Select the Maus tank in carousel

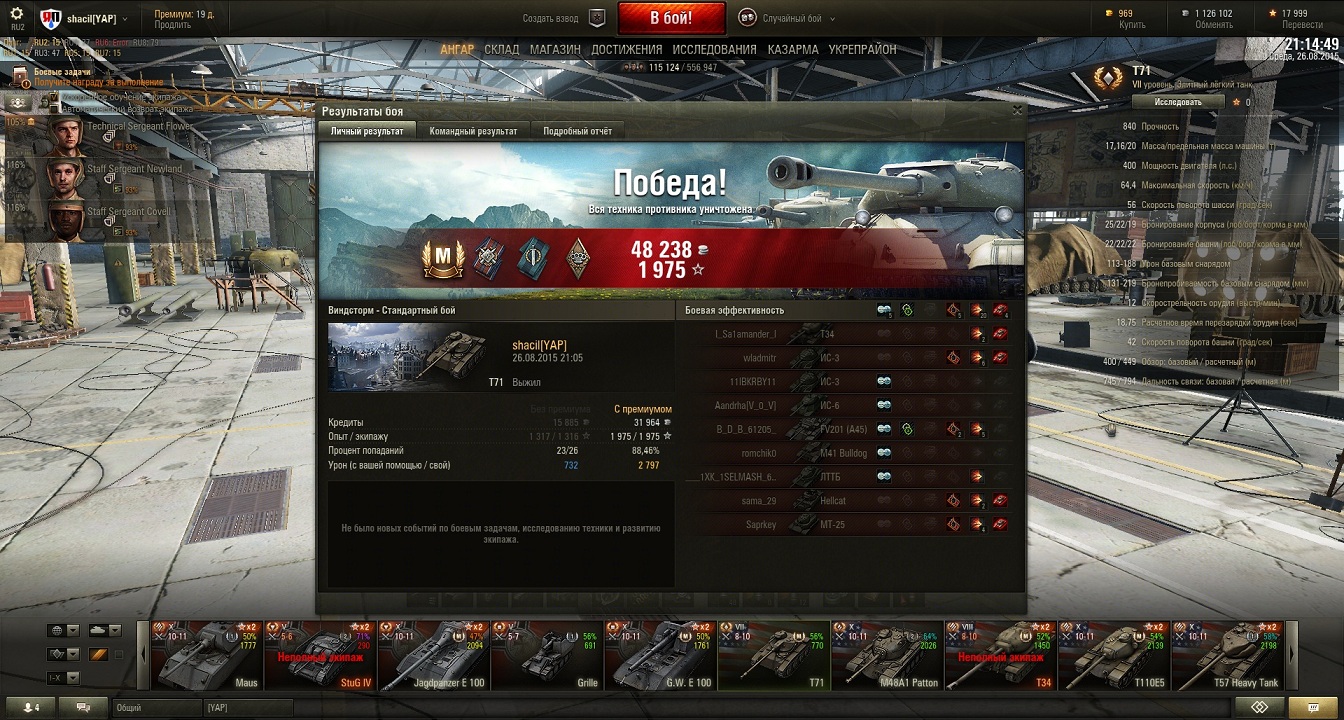click(206, 655)
